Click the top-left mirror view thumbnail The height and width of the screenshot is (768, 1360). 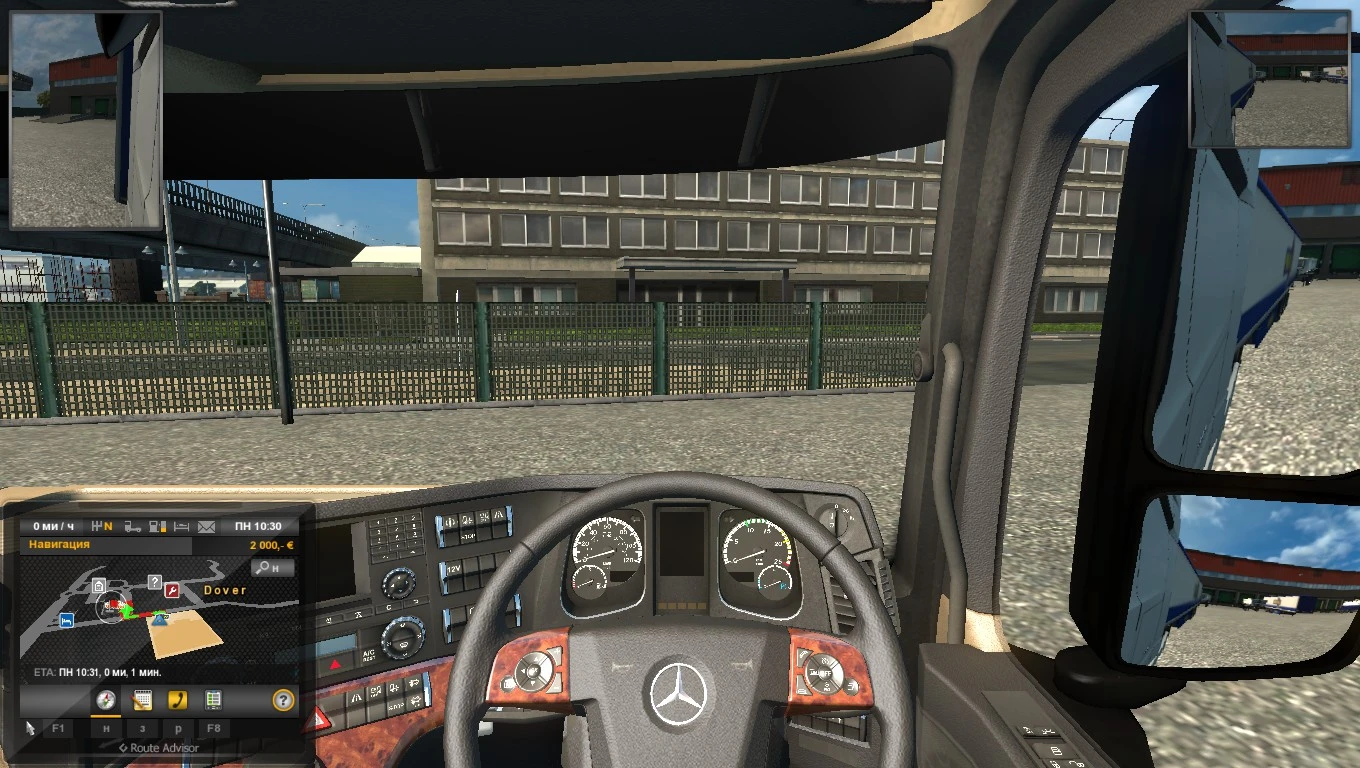point(85,120)
